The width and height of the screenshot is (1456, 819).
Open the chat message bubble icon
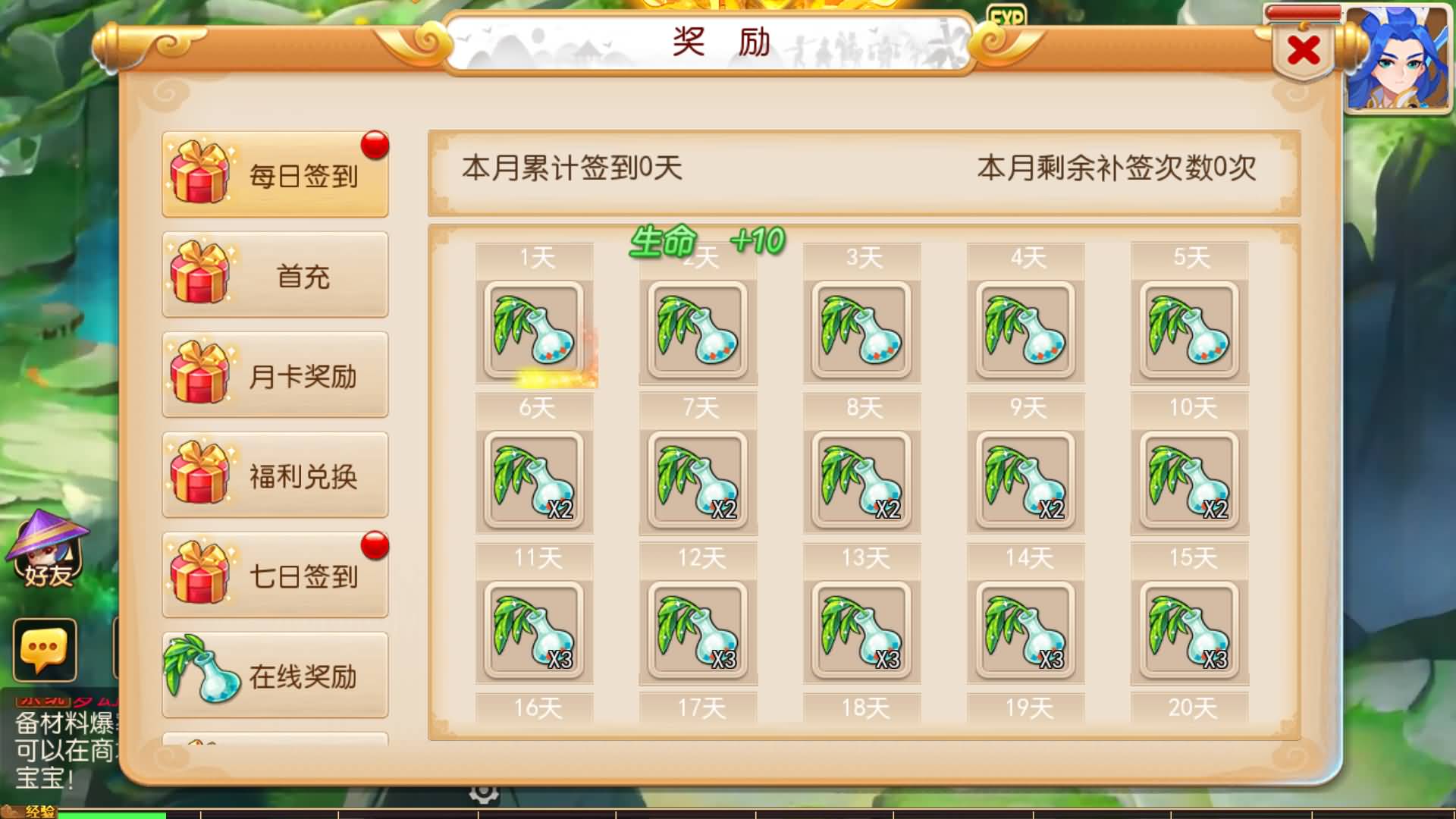[45, 648]
